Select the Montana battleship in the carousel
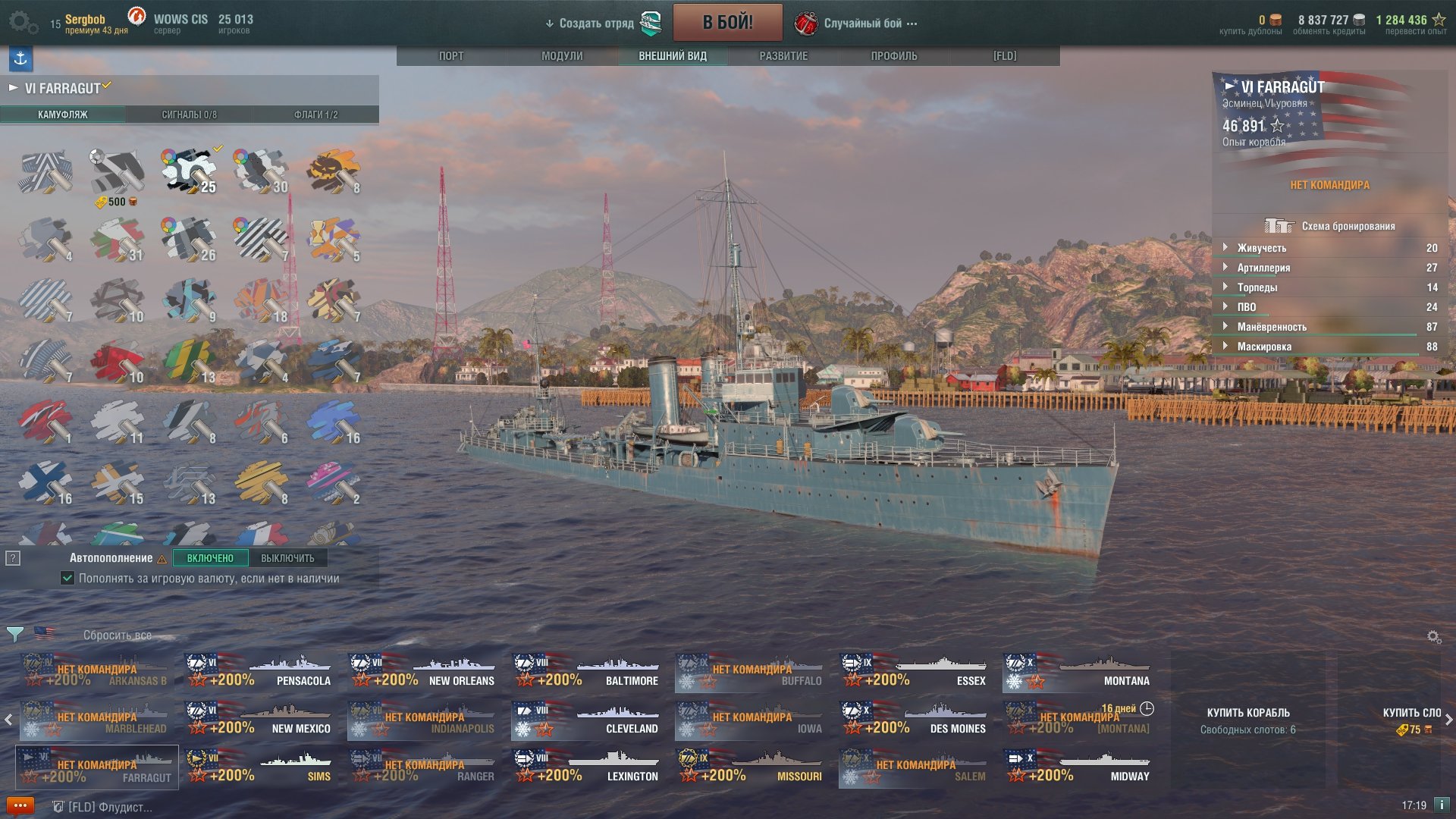The width and height of the screenshot is (1456, 819). point(1078,672)
